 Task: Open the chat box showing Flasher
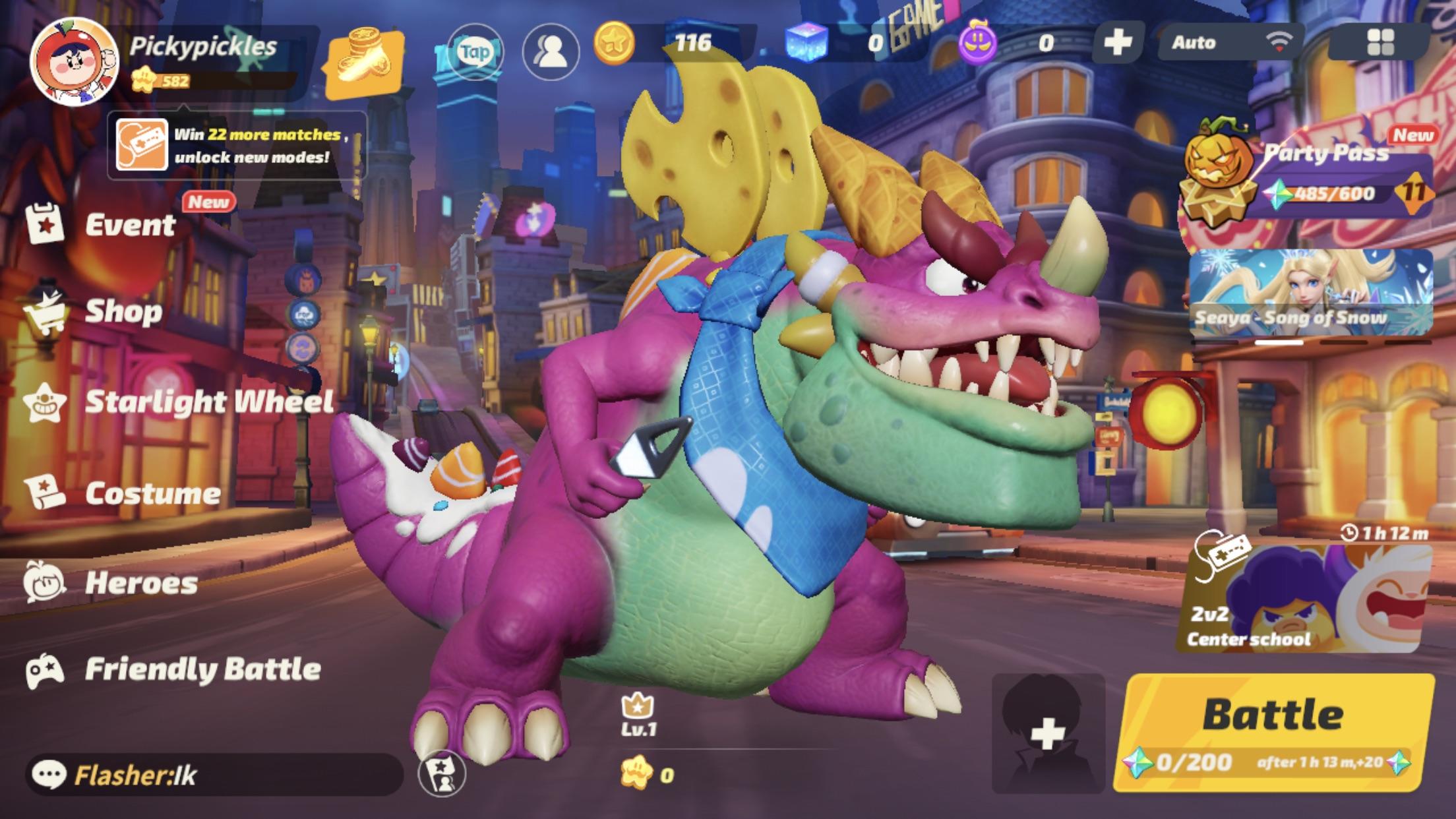point(214,775)
